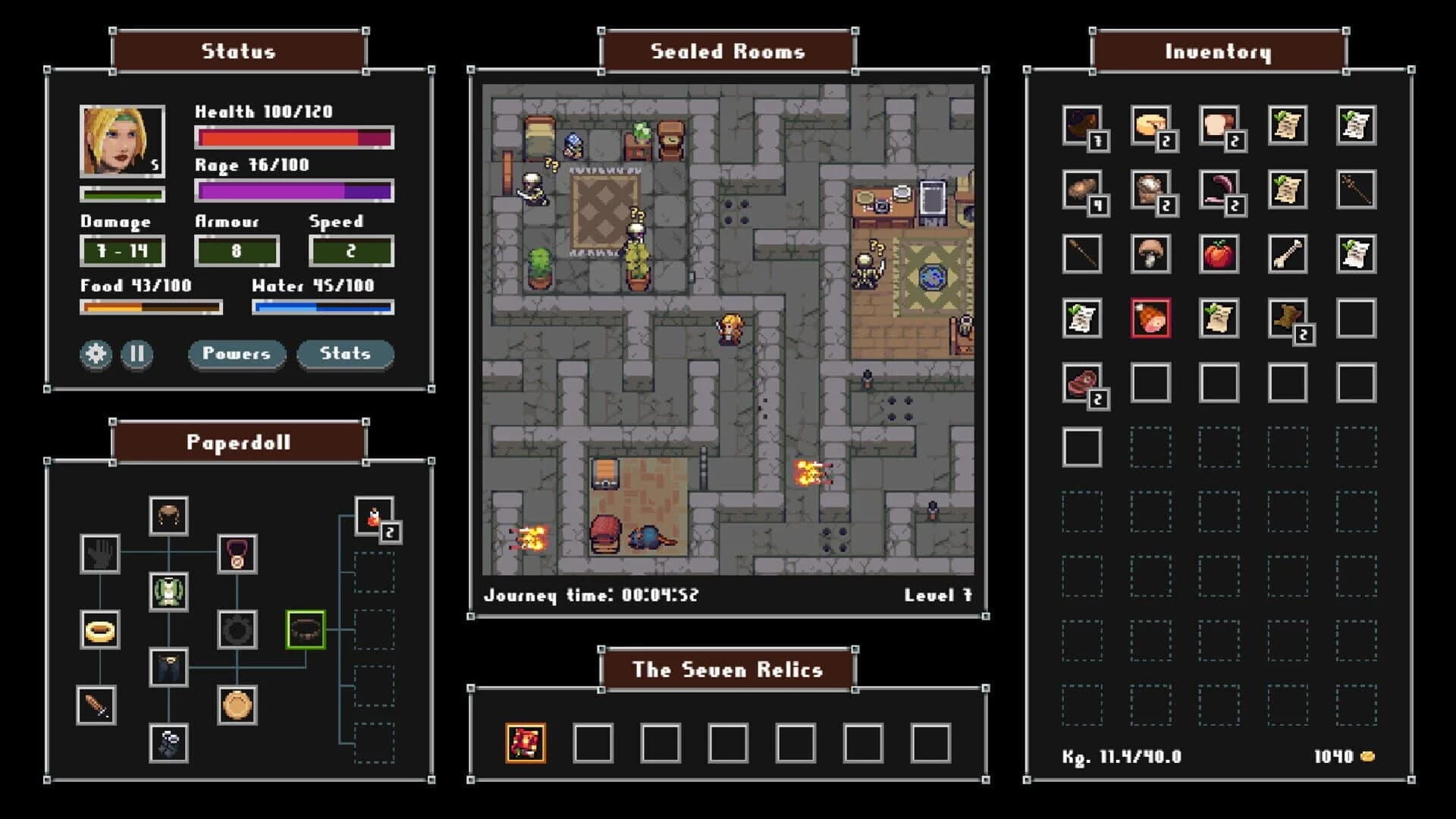The width and height of the screenshot is (1456, 819).
Task: Click the Sealed Rooms title banner
Action: [728, 52]
